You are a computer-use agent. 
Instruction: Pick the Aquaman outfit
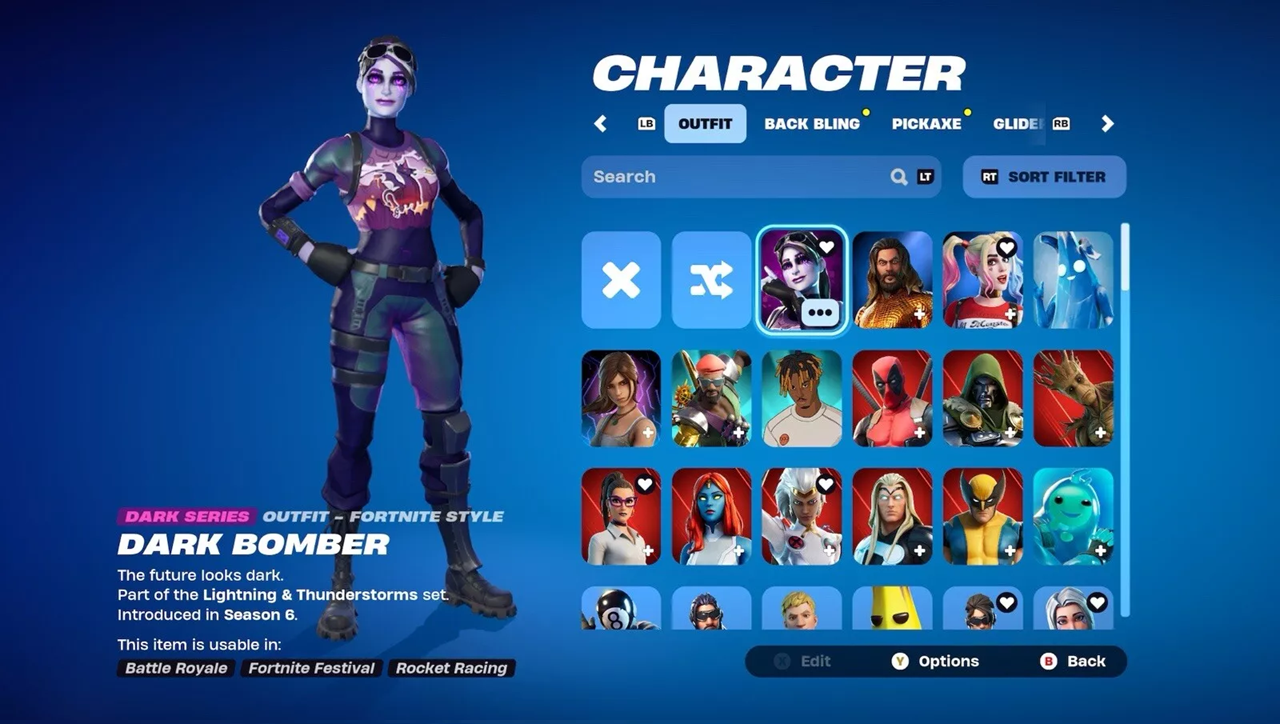(x=892, y=280)
